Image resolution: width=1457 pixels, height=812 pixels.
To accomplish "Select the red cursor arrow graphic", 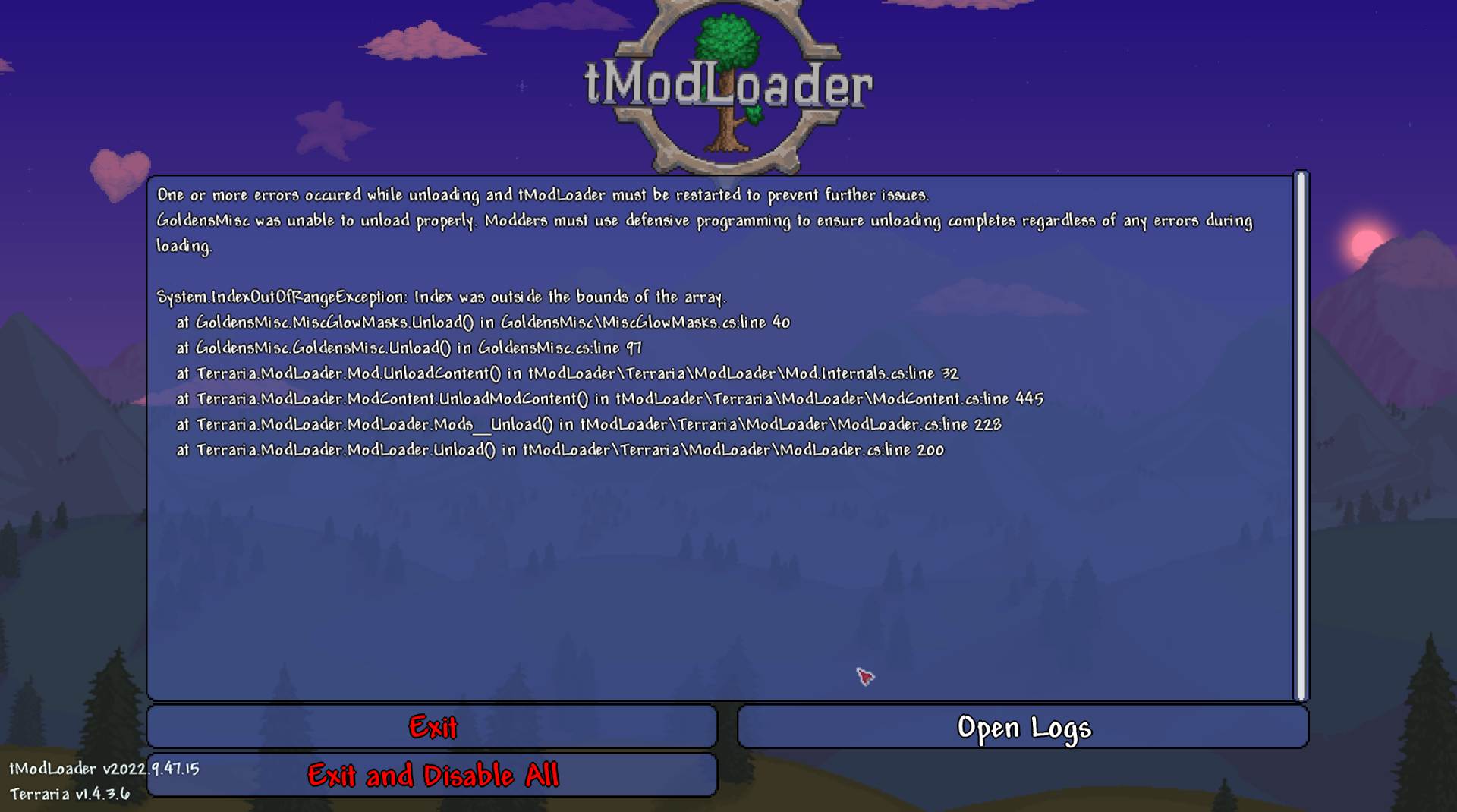I will point(865,675).
